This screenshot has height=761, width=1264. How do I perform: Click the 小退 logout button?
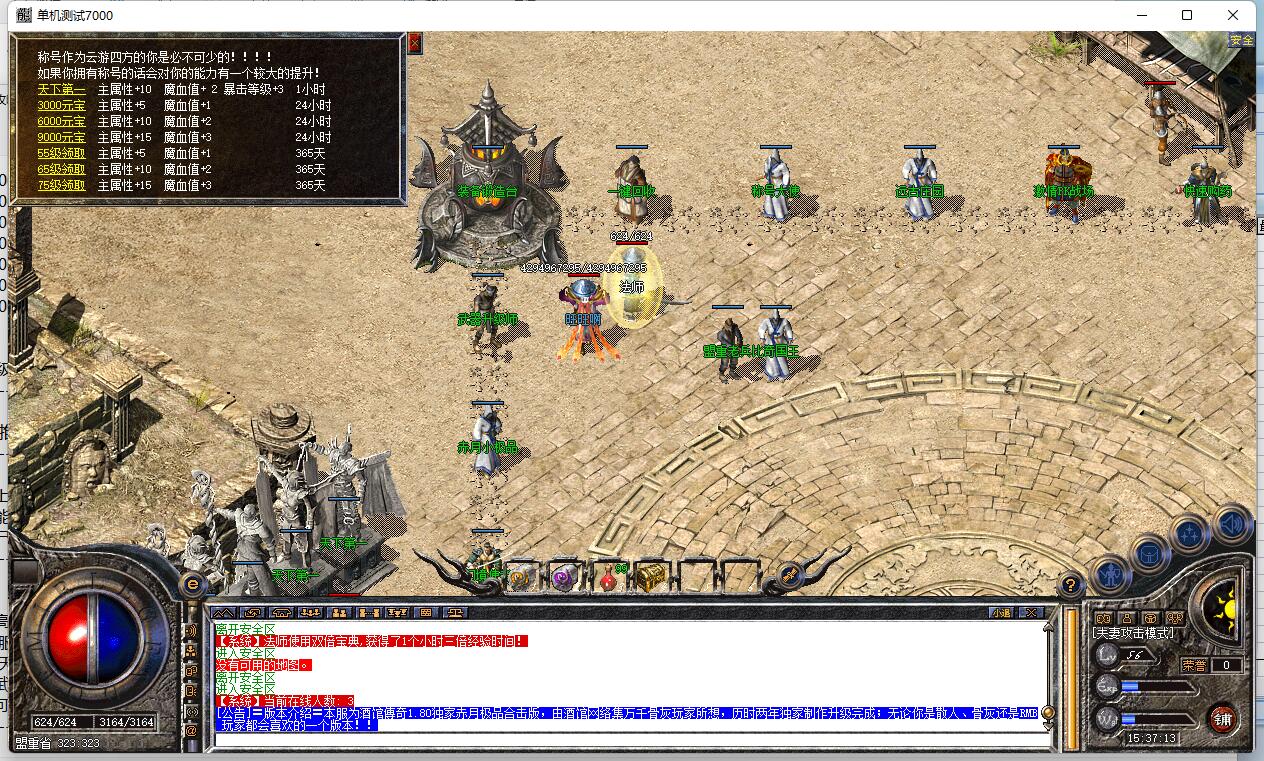tap(1000, 612)
